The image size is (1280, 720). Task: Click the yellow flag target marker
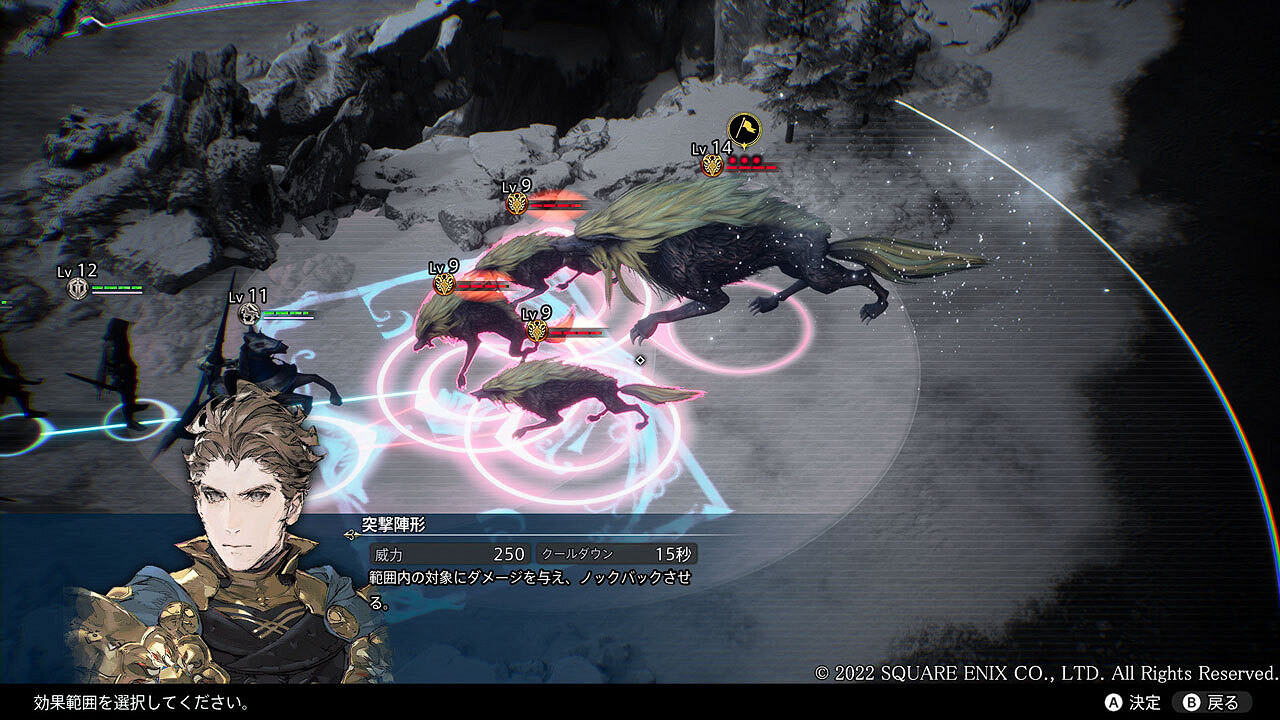tap(743, 129)
